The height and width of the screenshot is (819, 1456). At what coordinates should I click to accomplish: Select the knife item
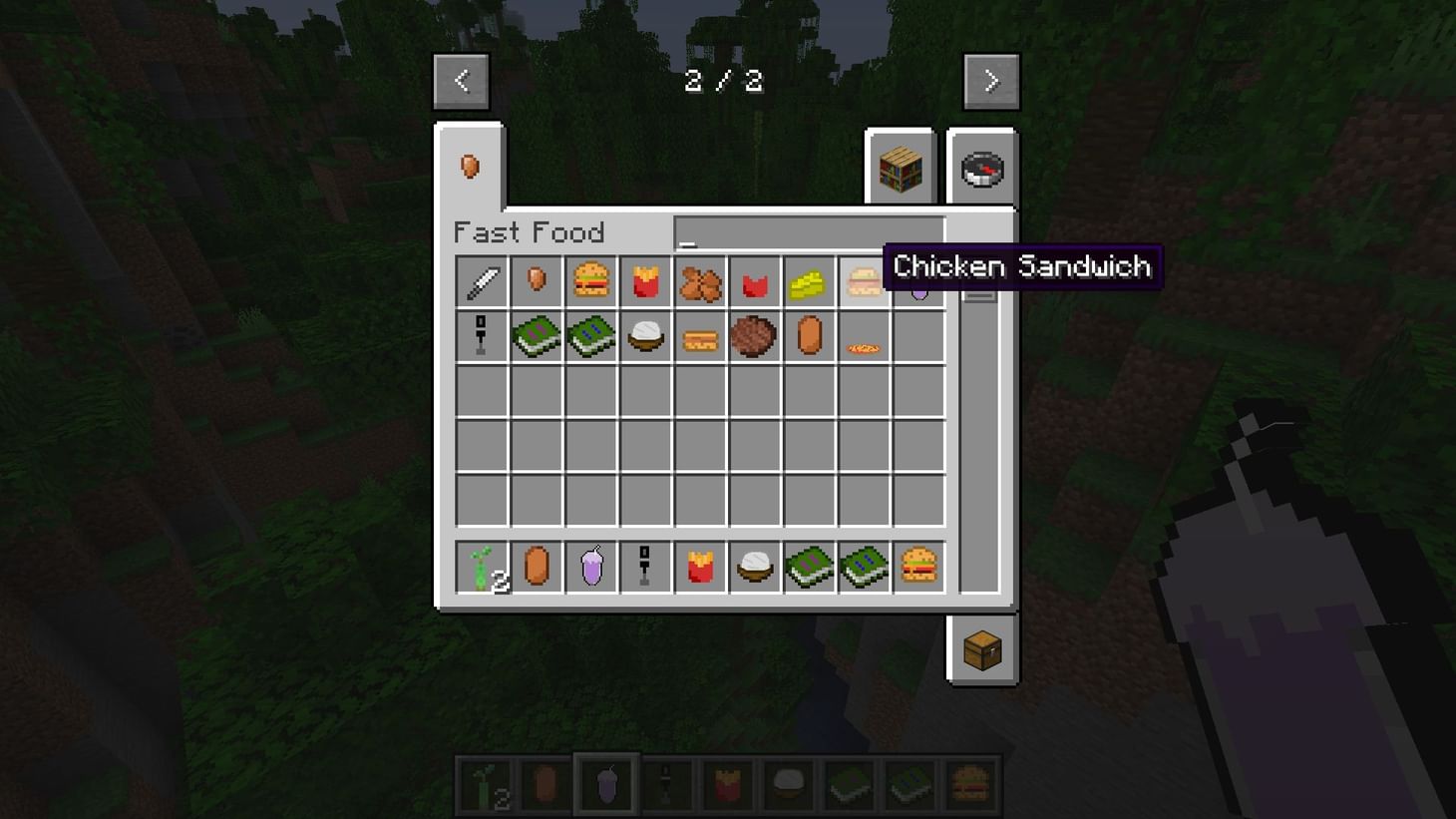(482, 282)
